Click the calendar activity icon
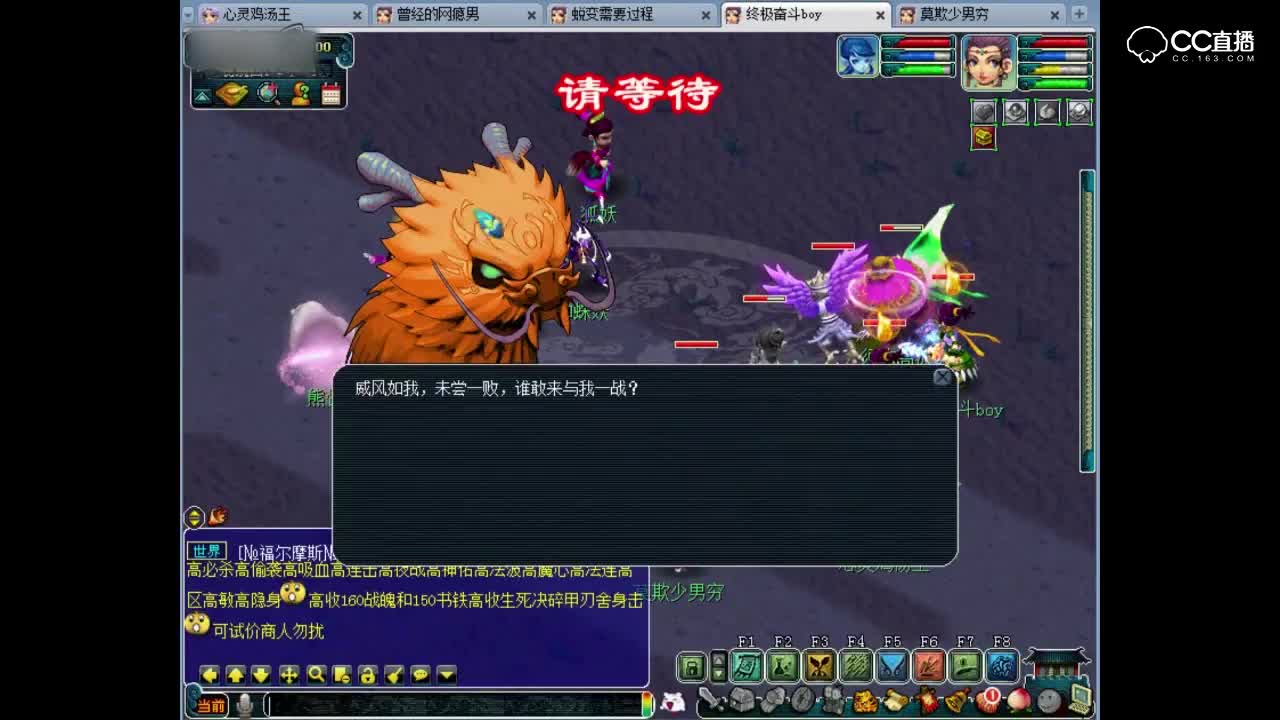The width and height of the screenshot is (1280, 720). point(330,94)
